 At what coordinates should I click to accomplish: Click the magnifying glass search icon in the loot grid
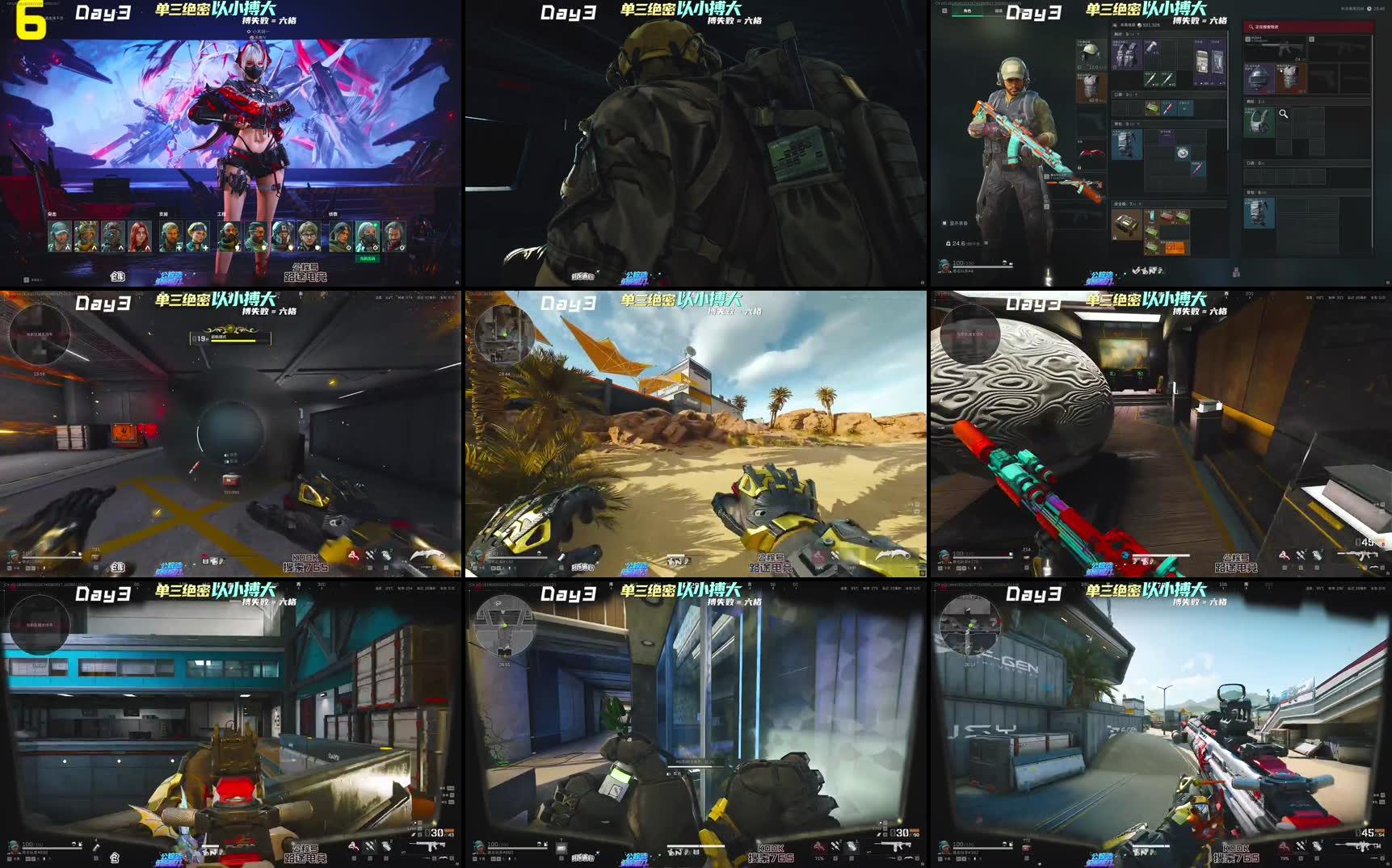[x=1285, y=114]
